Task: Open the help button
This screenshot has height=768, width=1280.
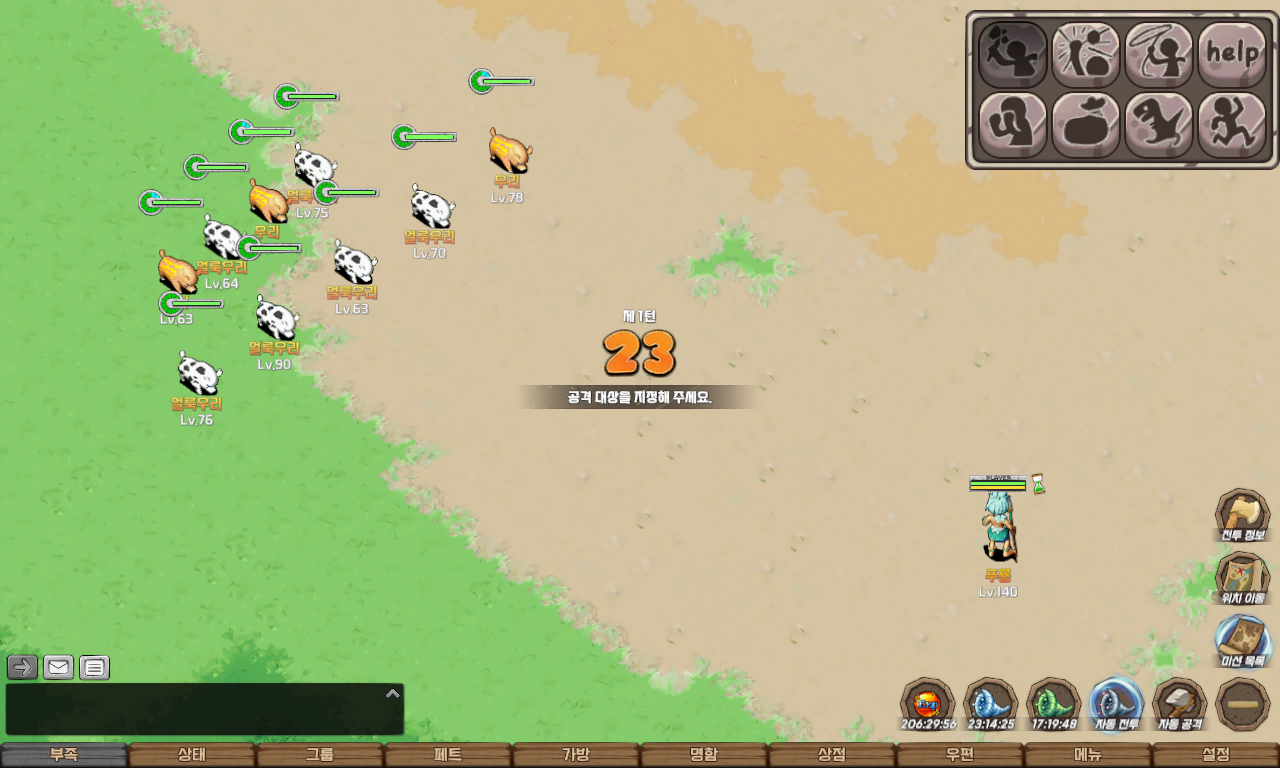Action: (1231, 54)
